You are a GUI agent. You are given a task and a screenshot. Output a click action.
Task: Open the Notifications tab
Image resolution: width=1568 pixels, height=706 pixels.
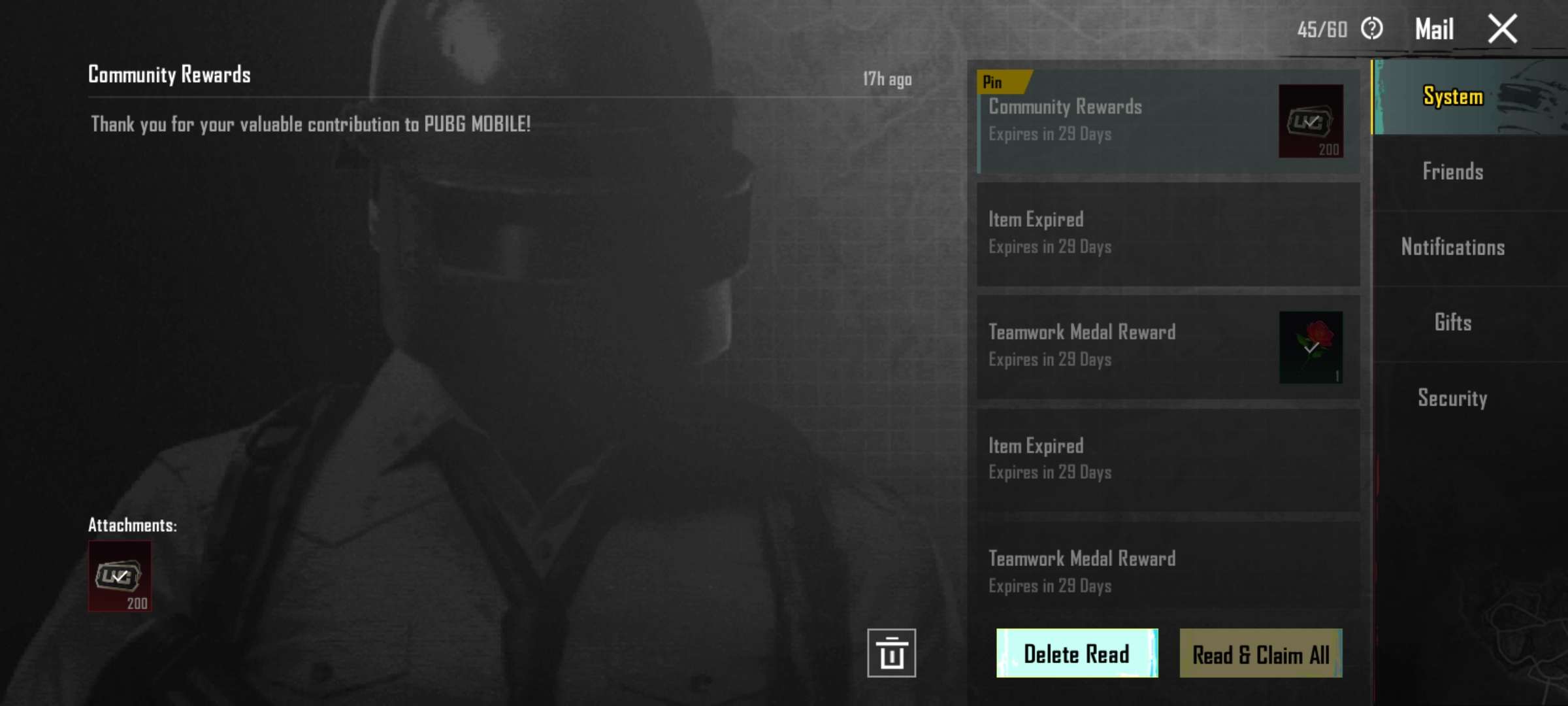[1452, 247]
